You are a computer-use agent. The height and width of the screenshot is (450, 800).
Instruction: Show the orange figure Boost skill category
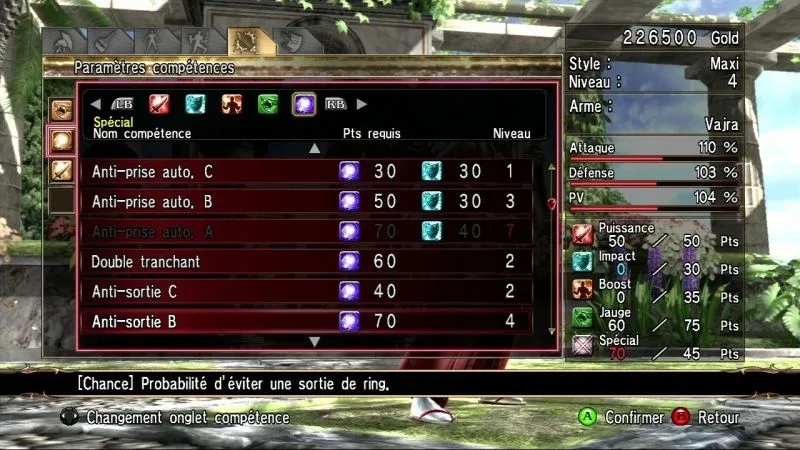point(232,103)
